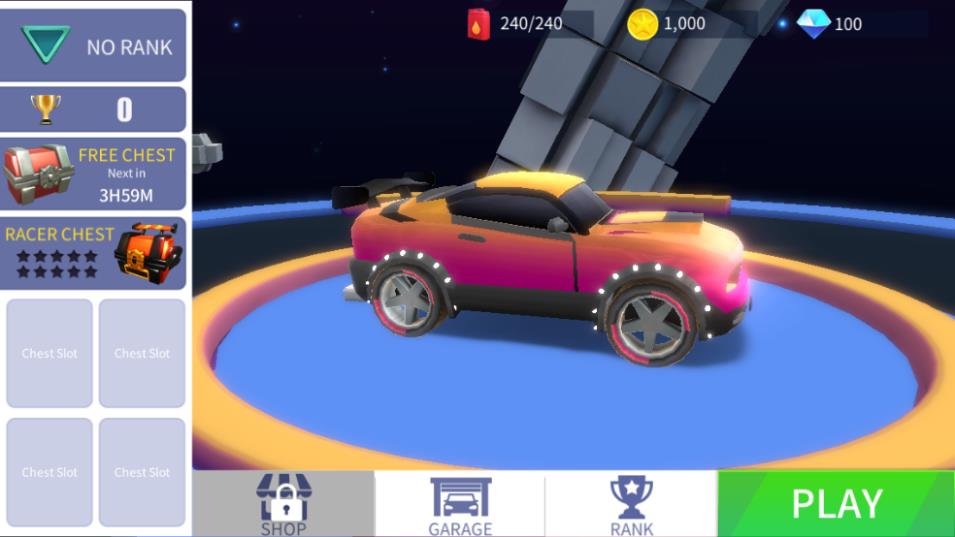Select the No Rank badge panel
Image resolution: width=955 pixels, height=537 pixels.
(93, 46)
